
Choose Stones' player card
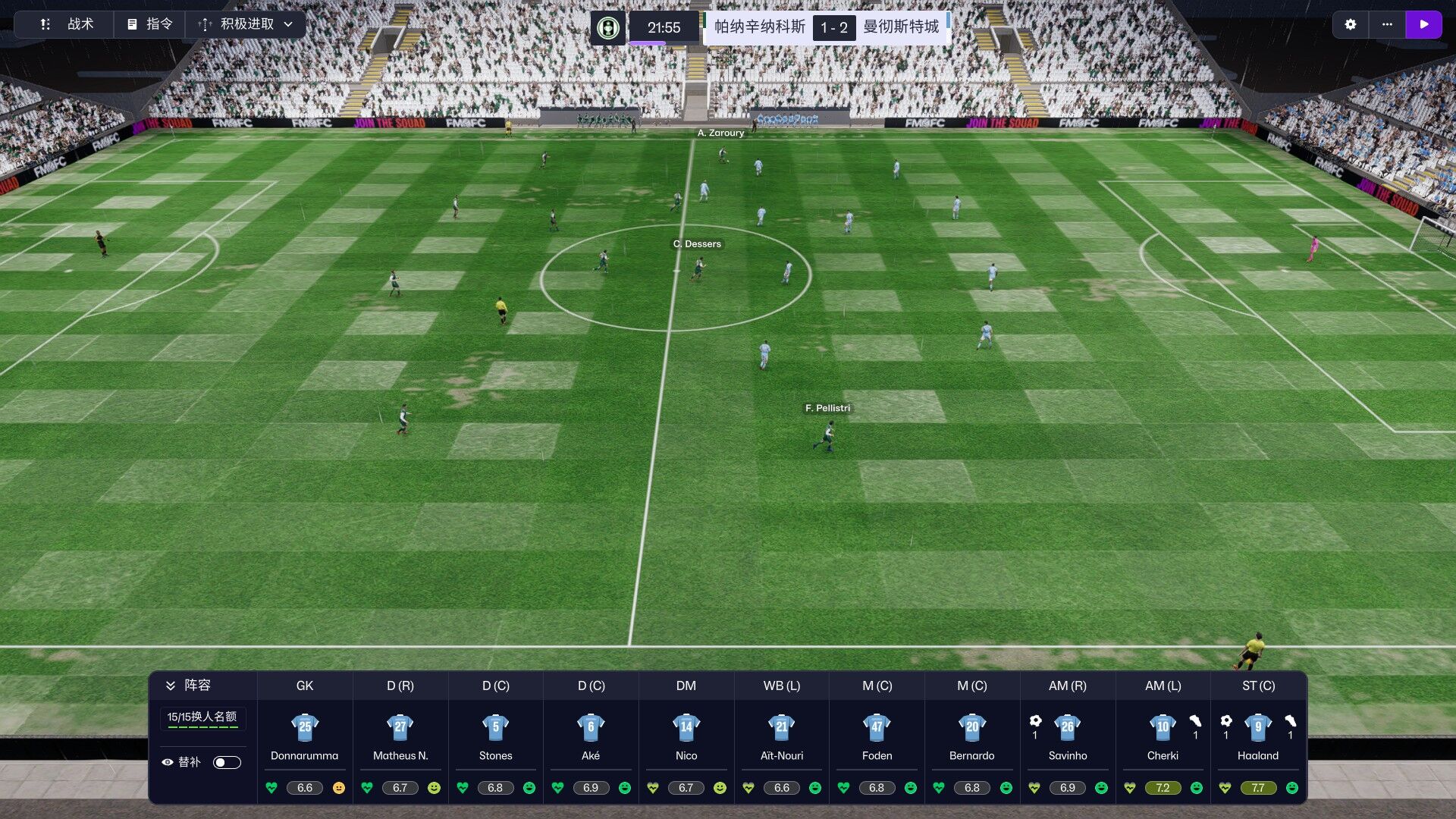495,736
